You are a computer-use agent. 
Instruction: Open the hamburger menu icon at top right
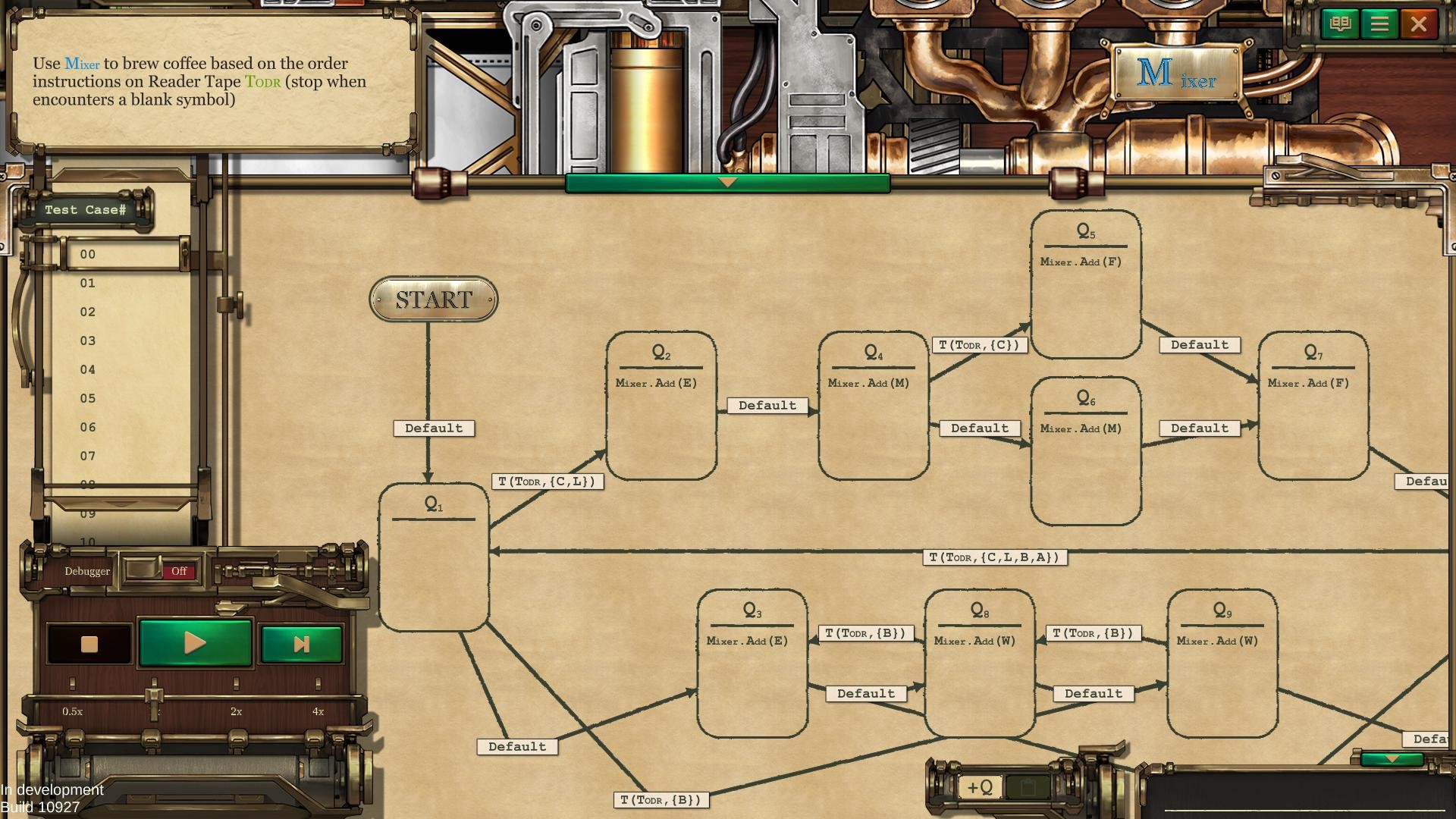(x=1380, y=24)
